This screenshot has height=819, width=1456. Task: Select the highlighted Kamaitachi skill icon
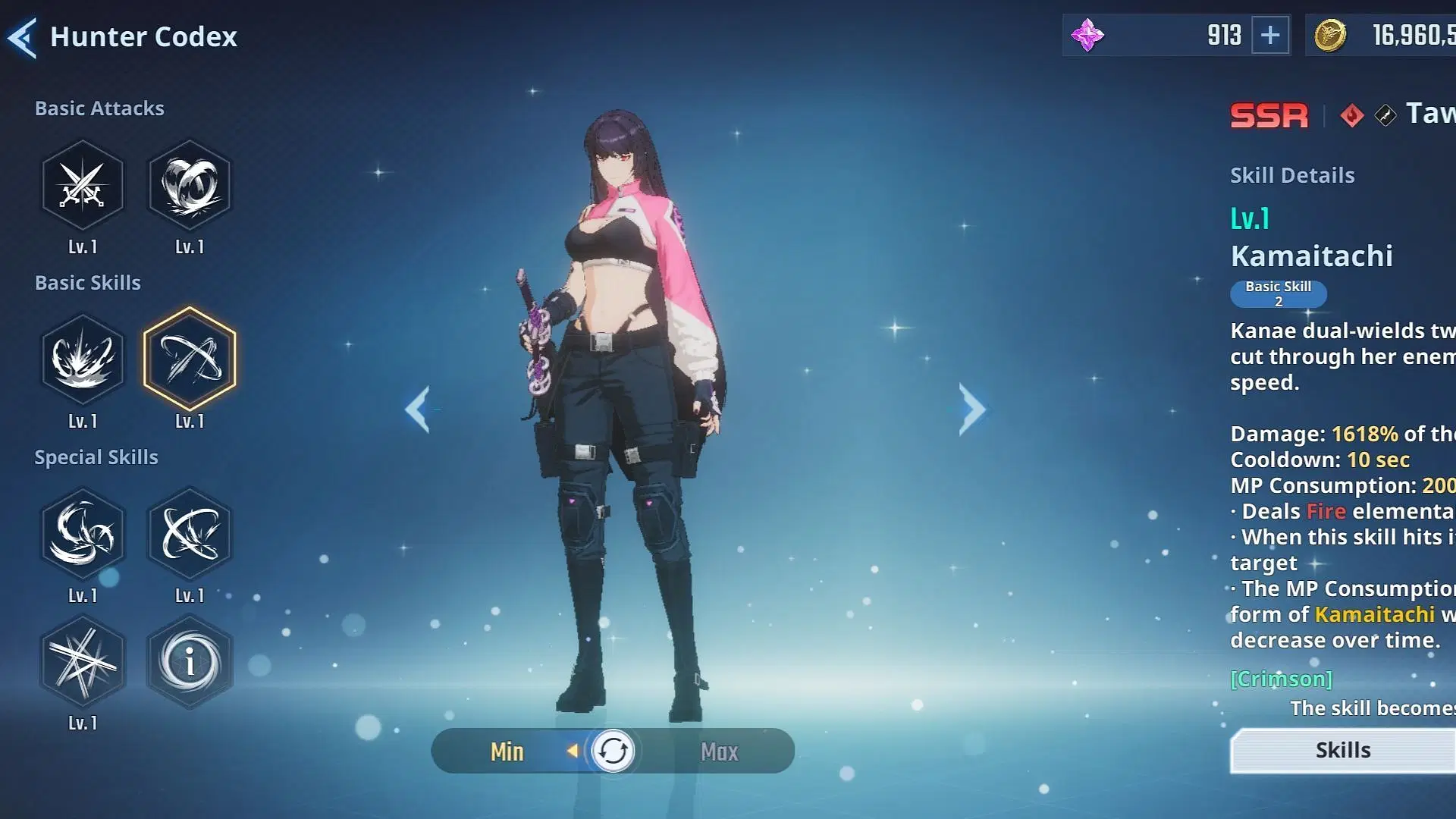point(190,359)
